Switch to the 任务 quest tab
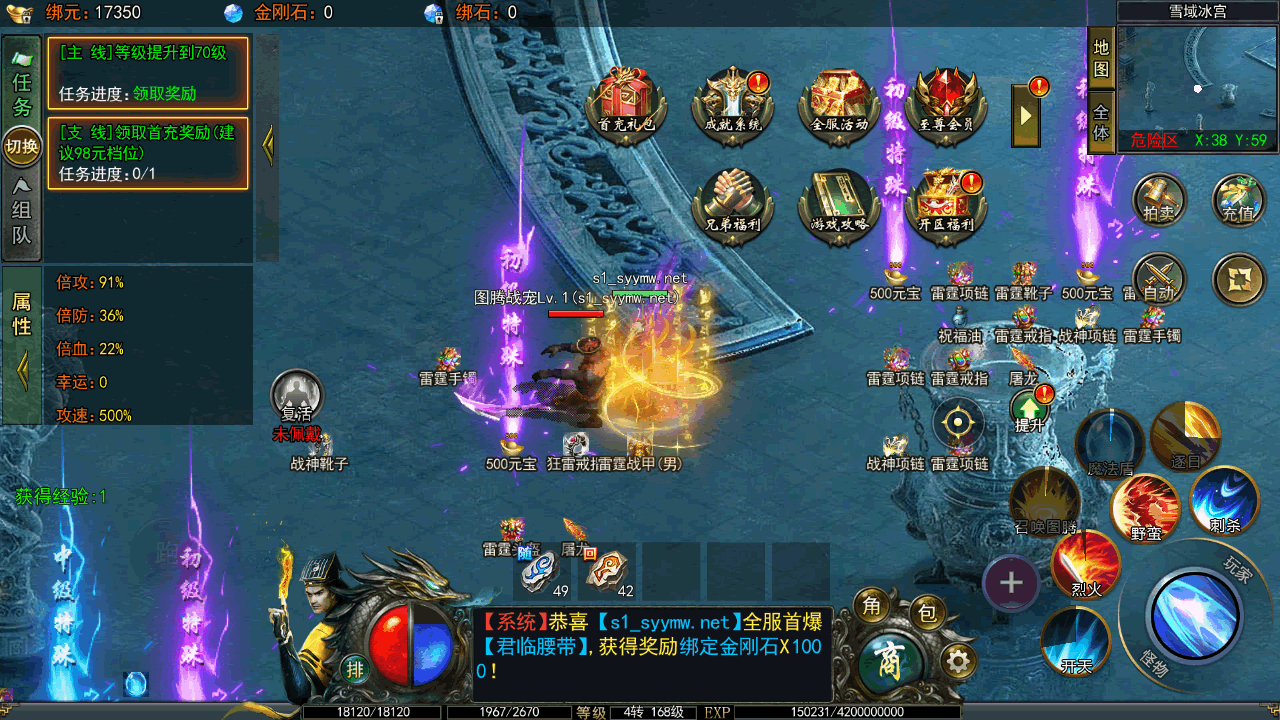 point(22,88)
